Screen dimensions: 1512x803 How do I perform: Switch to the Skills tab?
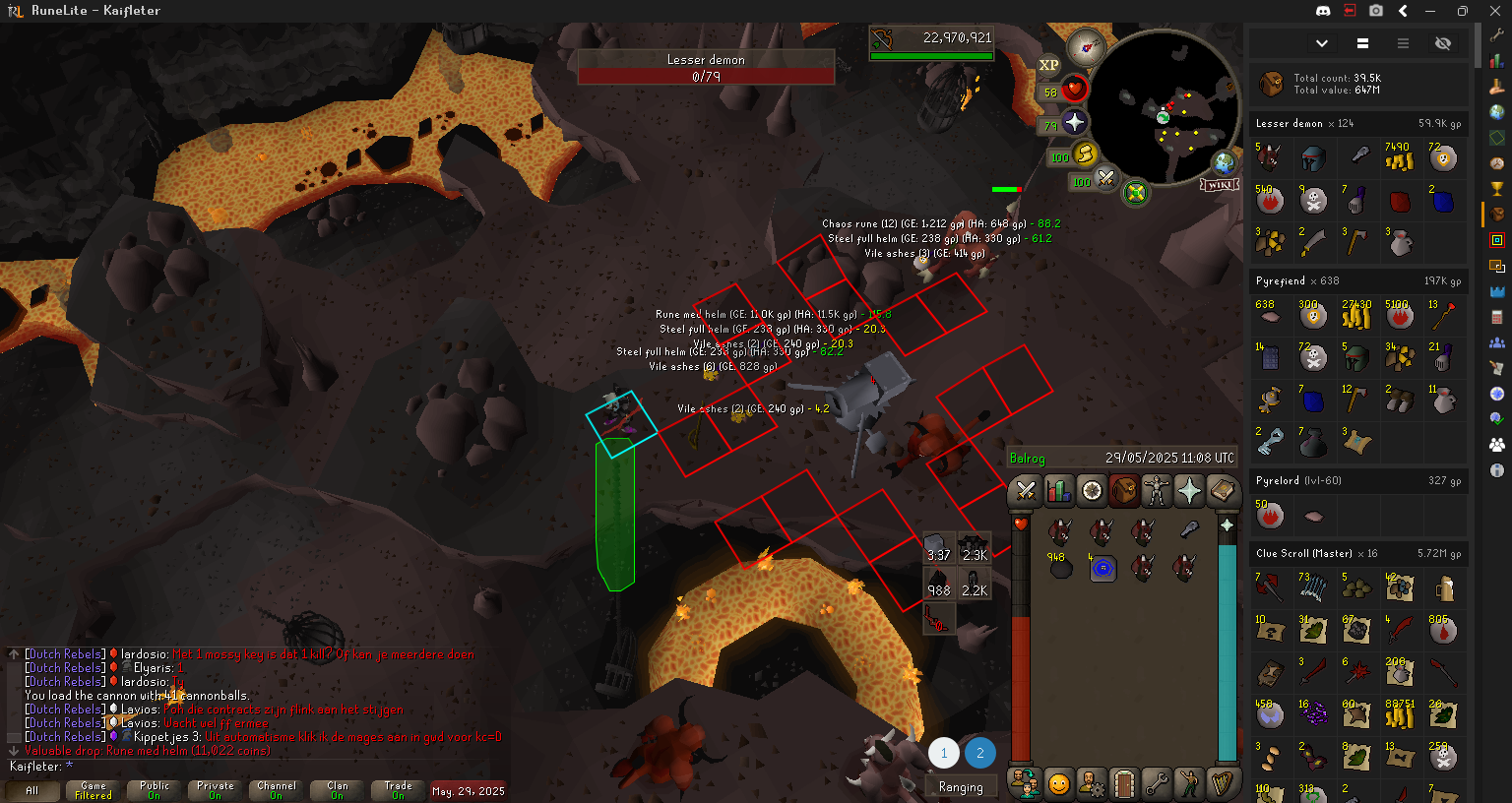1058,489
